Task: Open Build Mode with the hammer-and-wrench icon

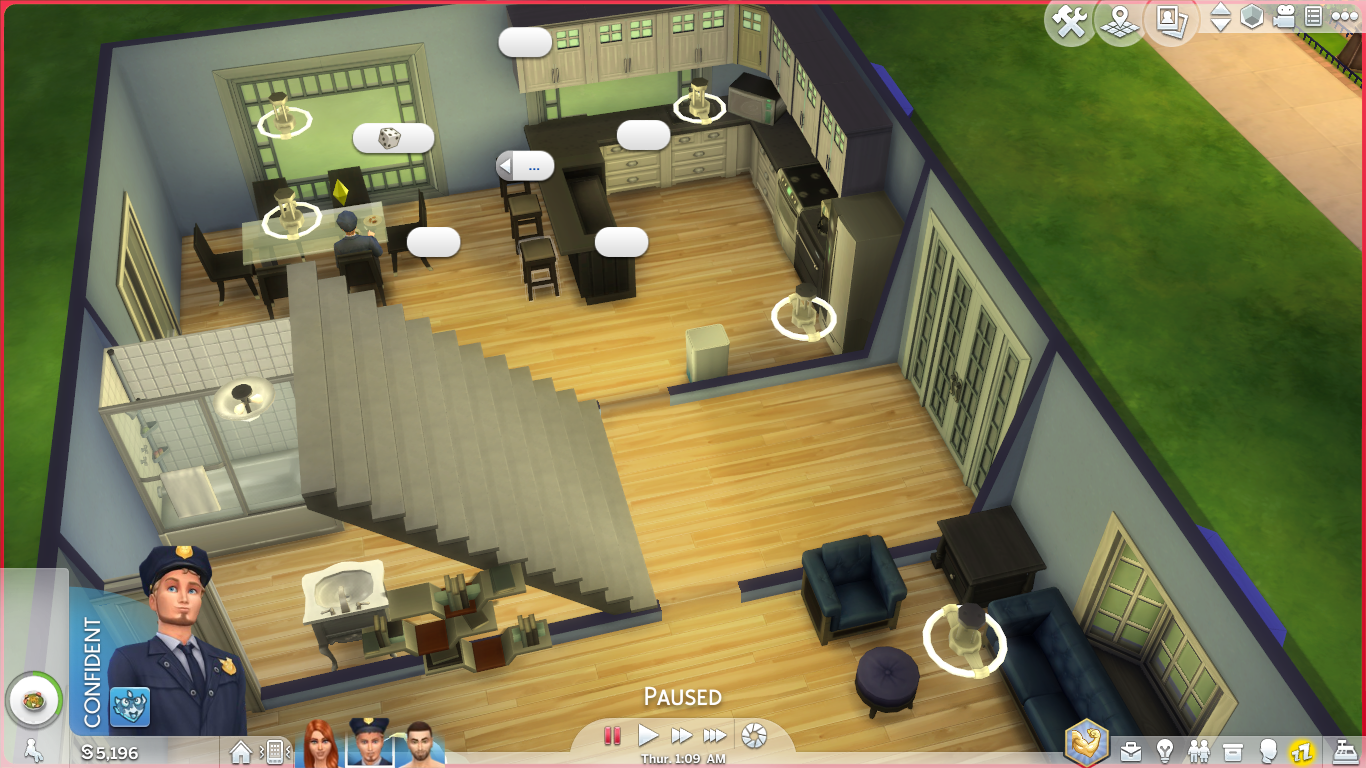Action: point(1069,22)
